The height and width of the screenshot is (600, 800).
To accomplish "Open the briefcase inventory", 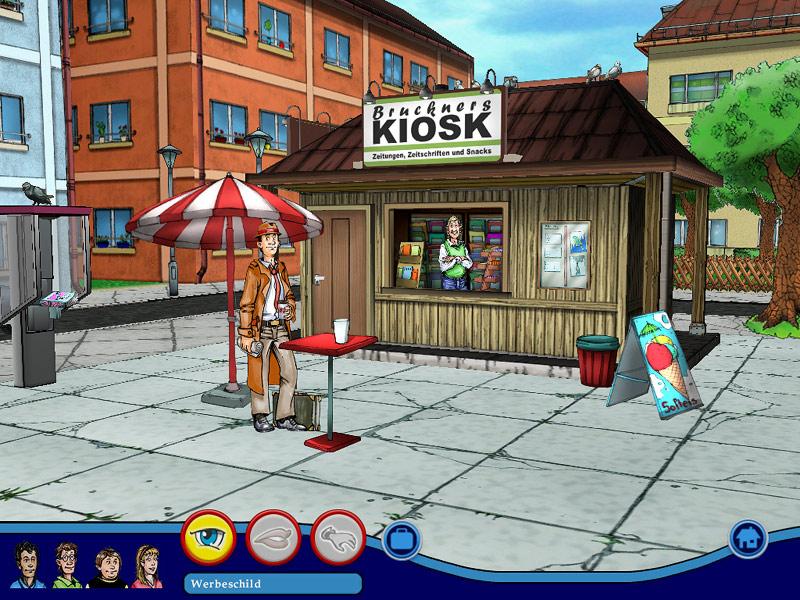I will (x=401, y=540).
